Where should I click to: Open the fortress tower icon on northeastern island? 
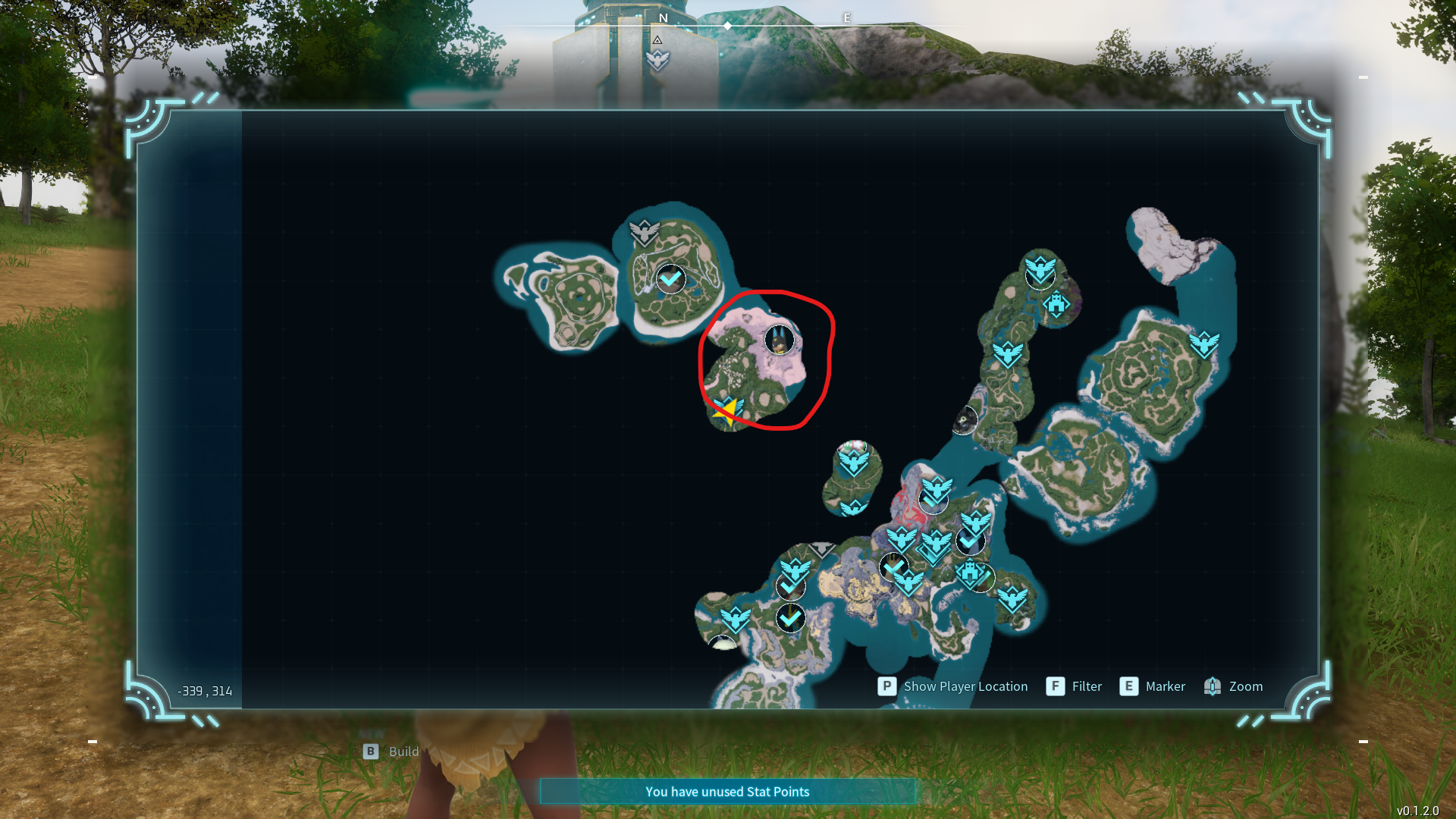pos(1056,304)
